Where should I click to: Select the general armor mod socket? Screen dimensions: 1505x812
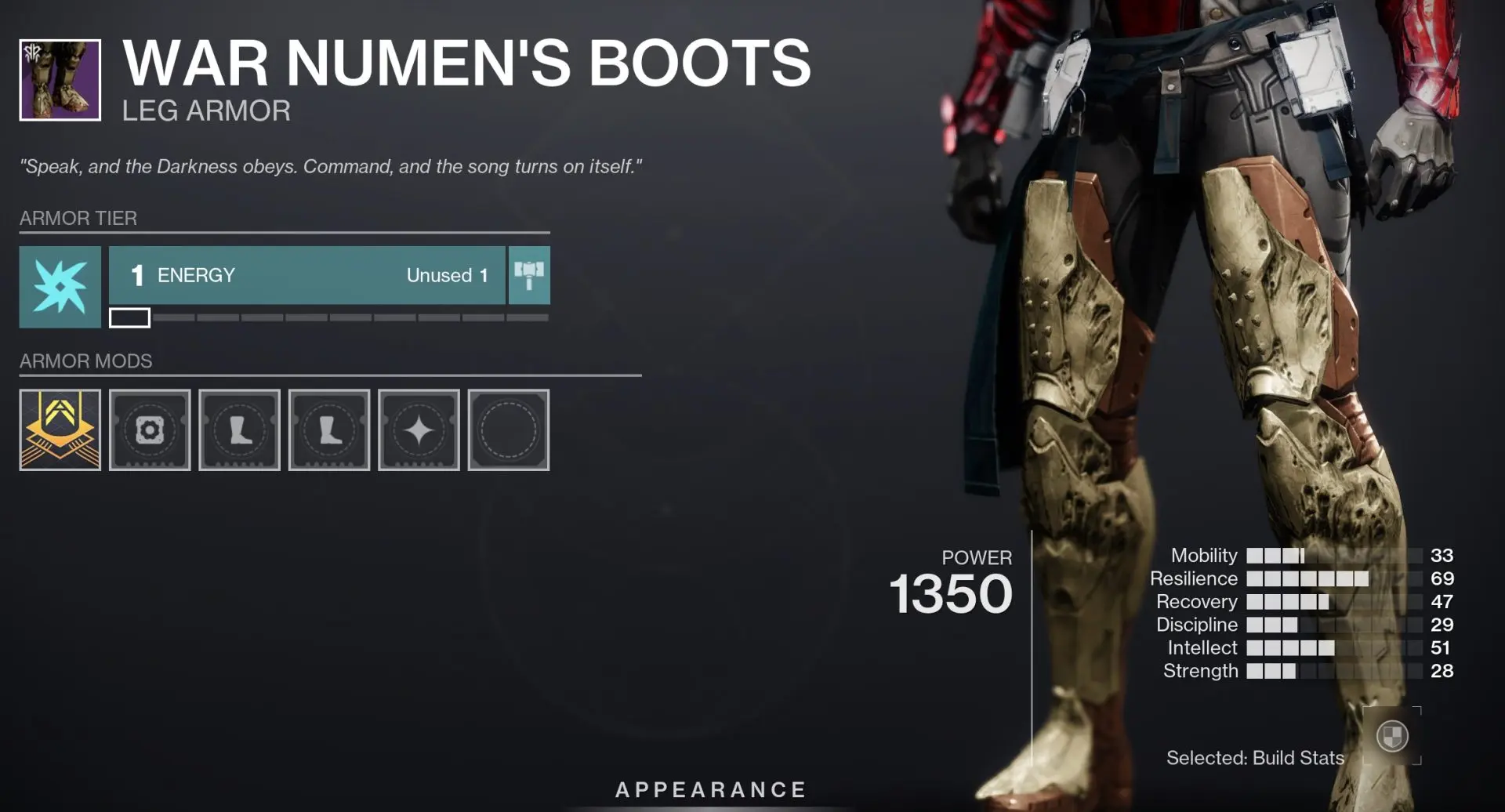pyautogui.click(x=150, y=430)
